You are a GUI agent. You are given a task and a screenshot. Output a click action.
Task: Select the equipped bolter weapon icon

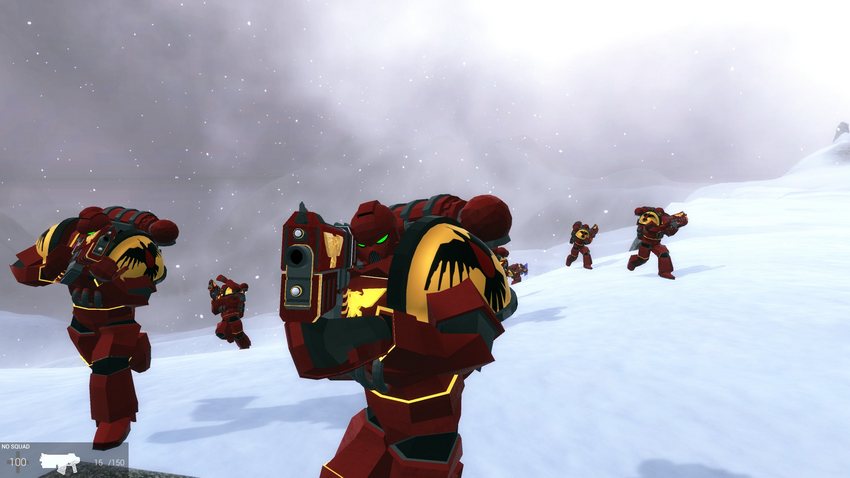pyautogui.click(x=58, y=462)
